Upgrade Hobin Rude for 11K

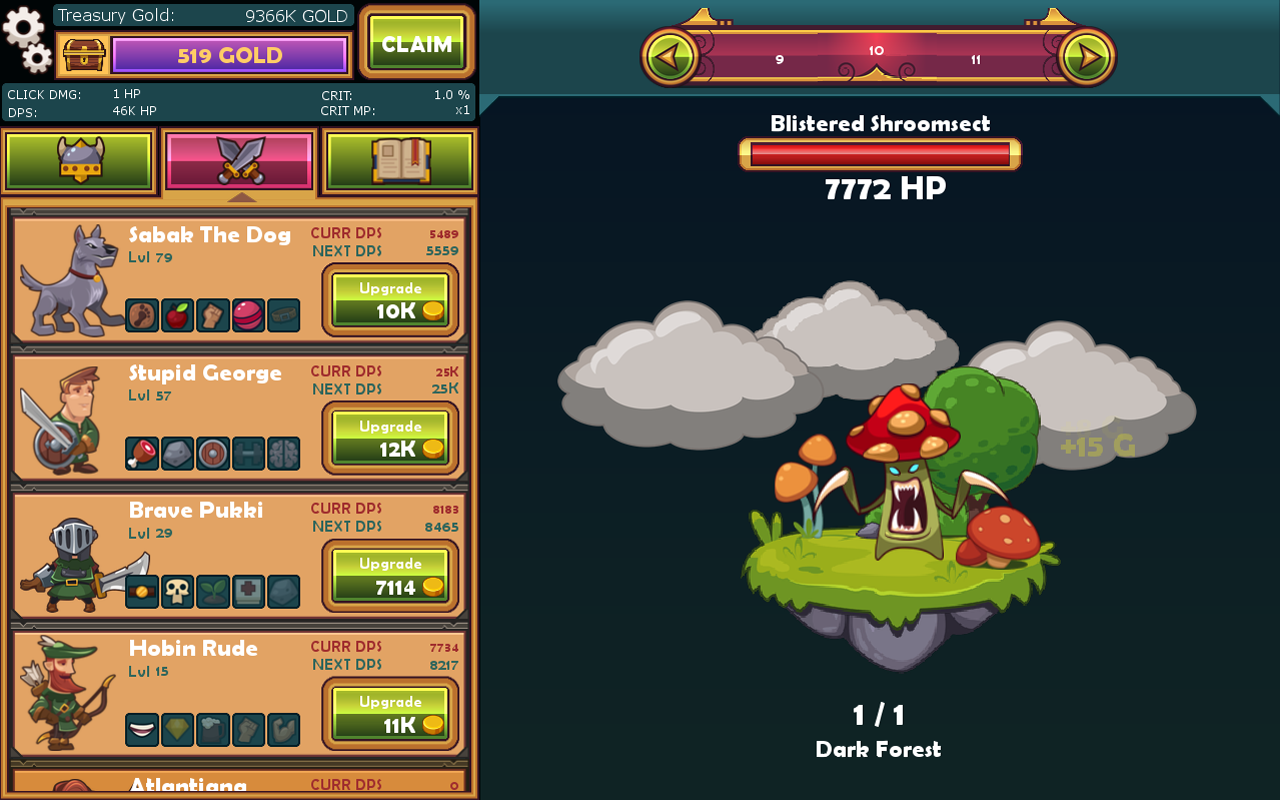(390, 714)
